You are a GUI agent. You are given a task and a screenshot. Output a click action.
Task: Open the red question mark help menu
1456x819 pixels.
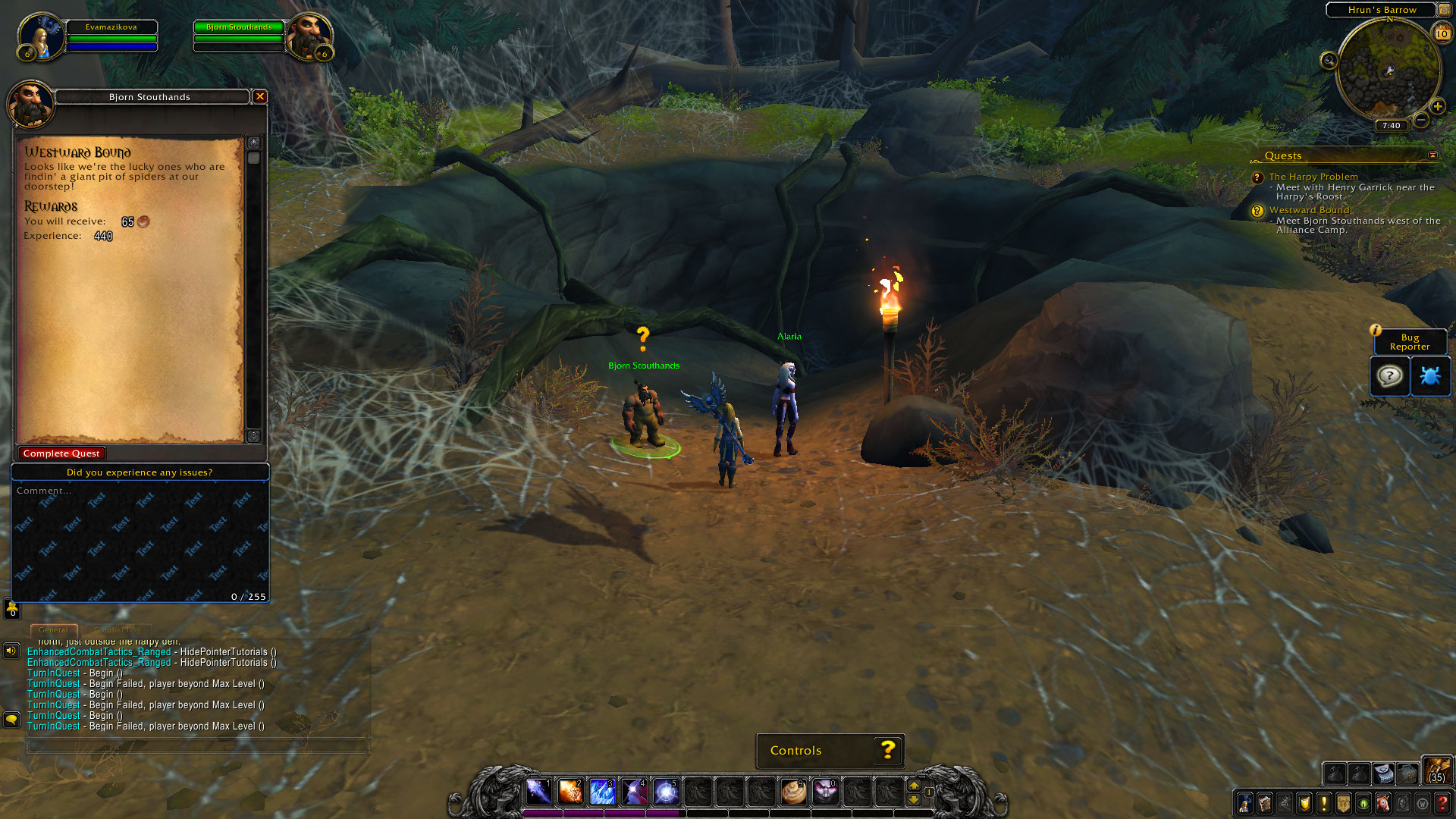click(1442, 803)
